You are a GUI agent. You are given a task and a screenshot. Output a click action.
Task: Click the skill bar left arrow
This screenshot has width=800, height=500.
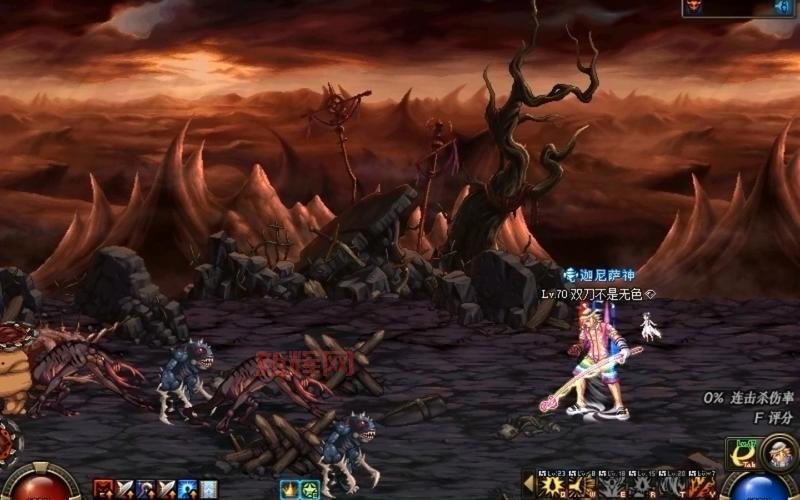click(x=528, y=485)
